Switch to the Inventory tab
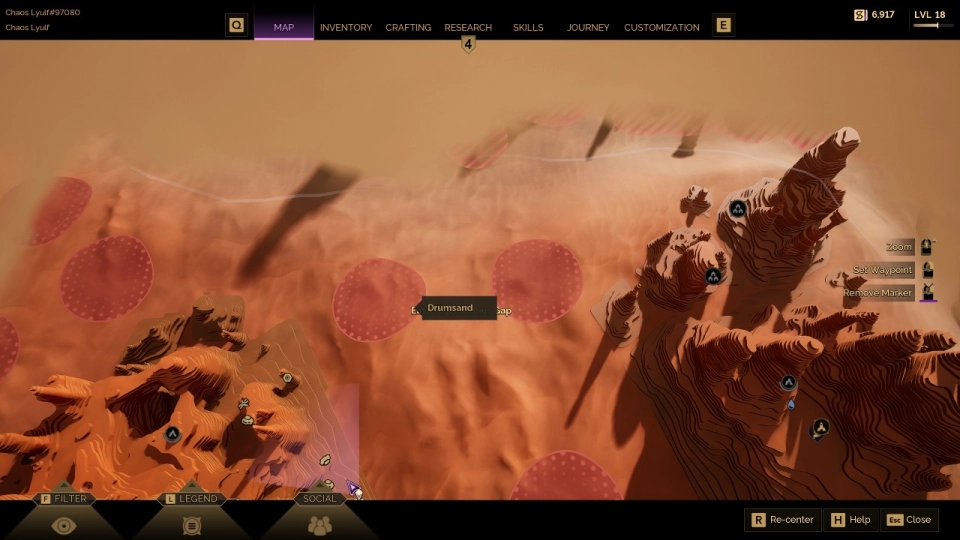The width and height of the screenshot is (960, 540). (346, 27)
